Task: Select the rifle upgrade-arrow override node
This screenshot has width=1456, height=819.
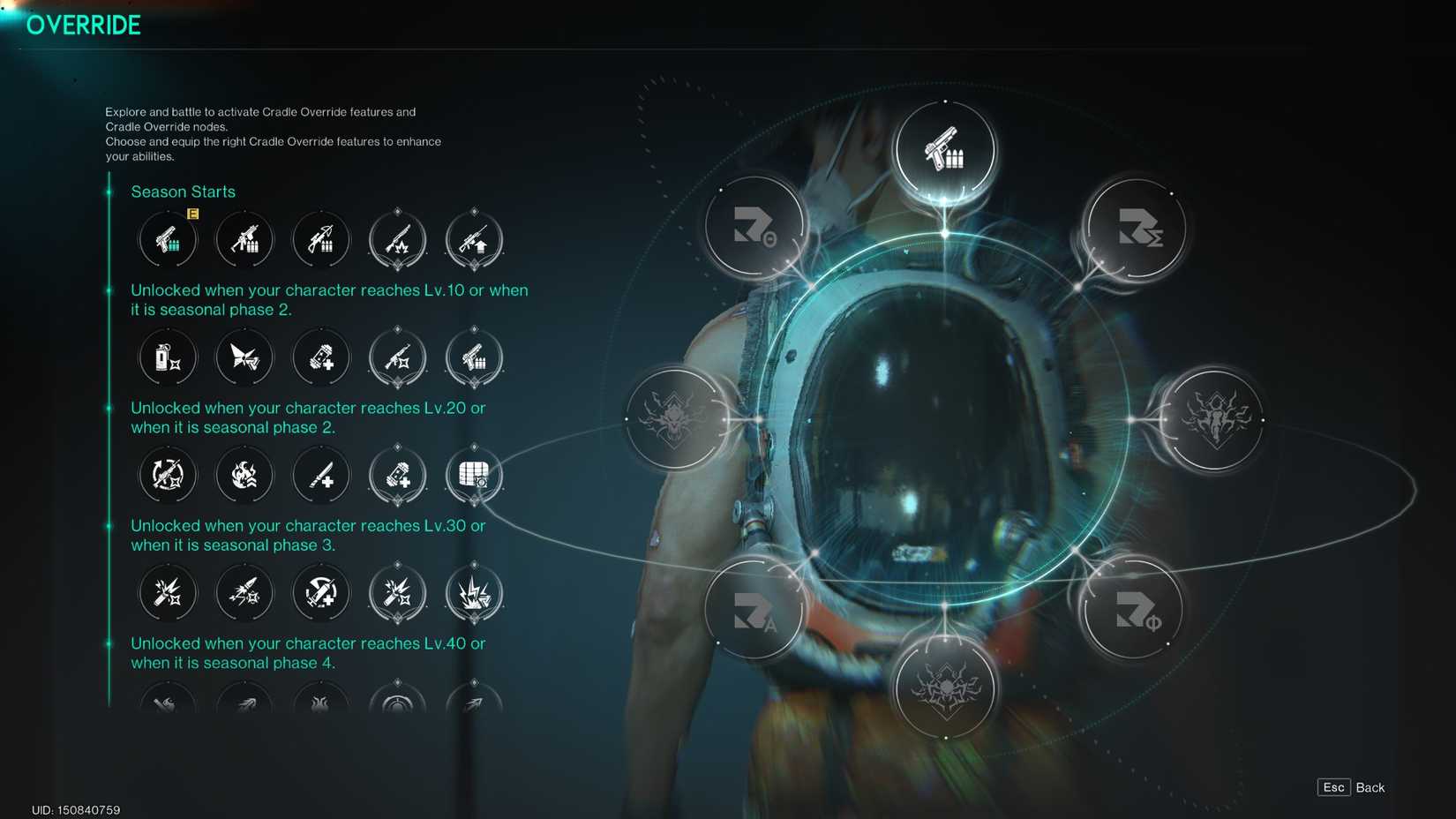Action: (474, 239)
